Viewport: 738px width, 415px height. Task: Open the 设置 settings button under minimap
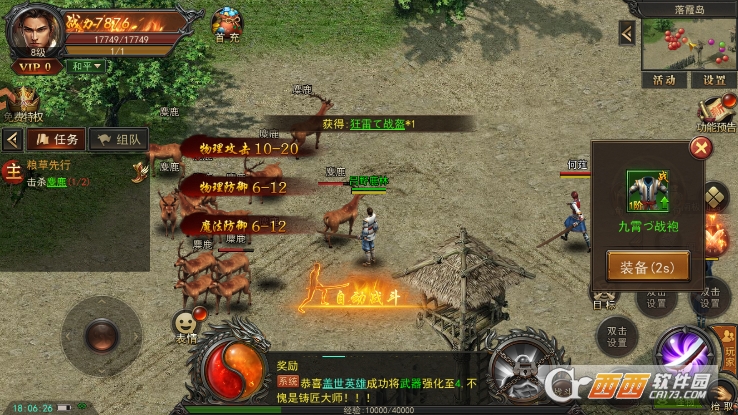713,80
